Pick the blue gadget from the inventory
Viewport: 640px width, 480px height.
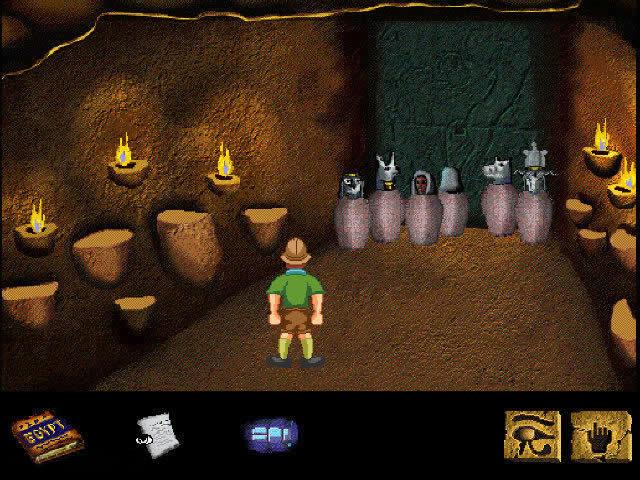point(270,435)
